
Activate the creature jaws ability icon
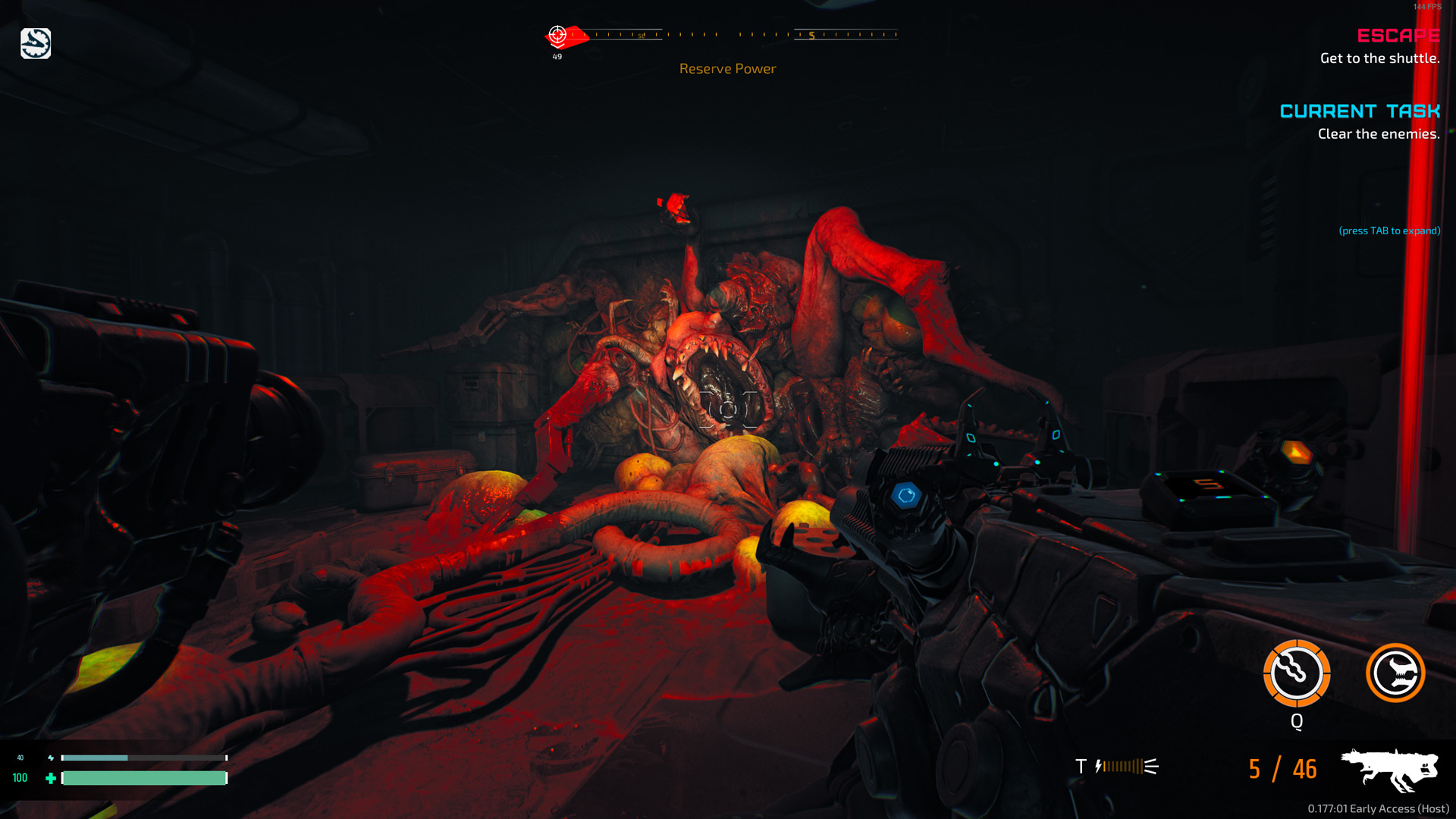[1395, 673]
